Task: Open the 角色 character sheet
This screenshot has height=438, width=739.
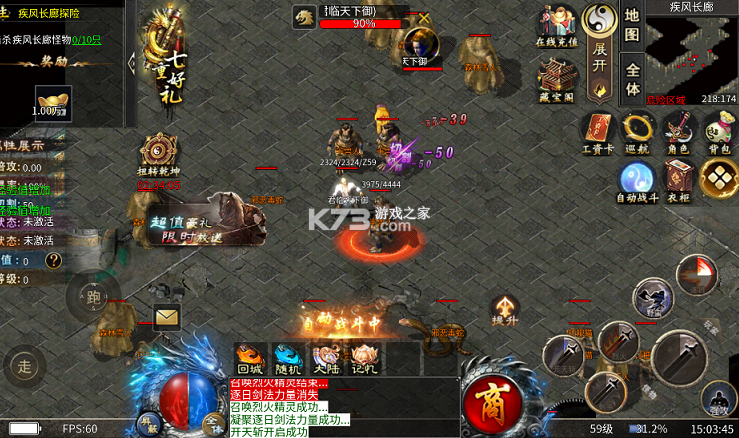Action: click(679, 133)
